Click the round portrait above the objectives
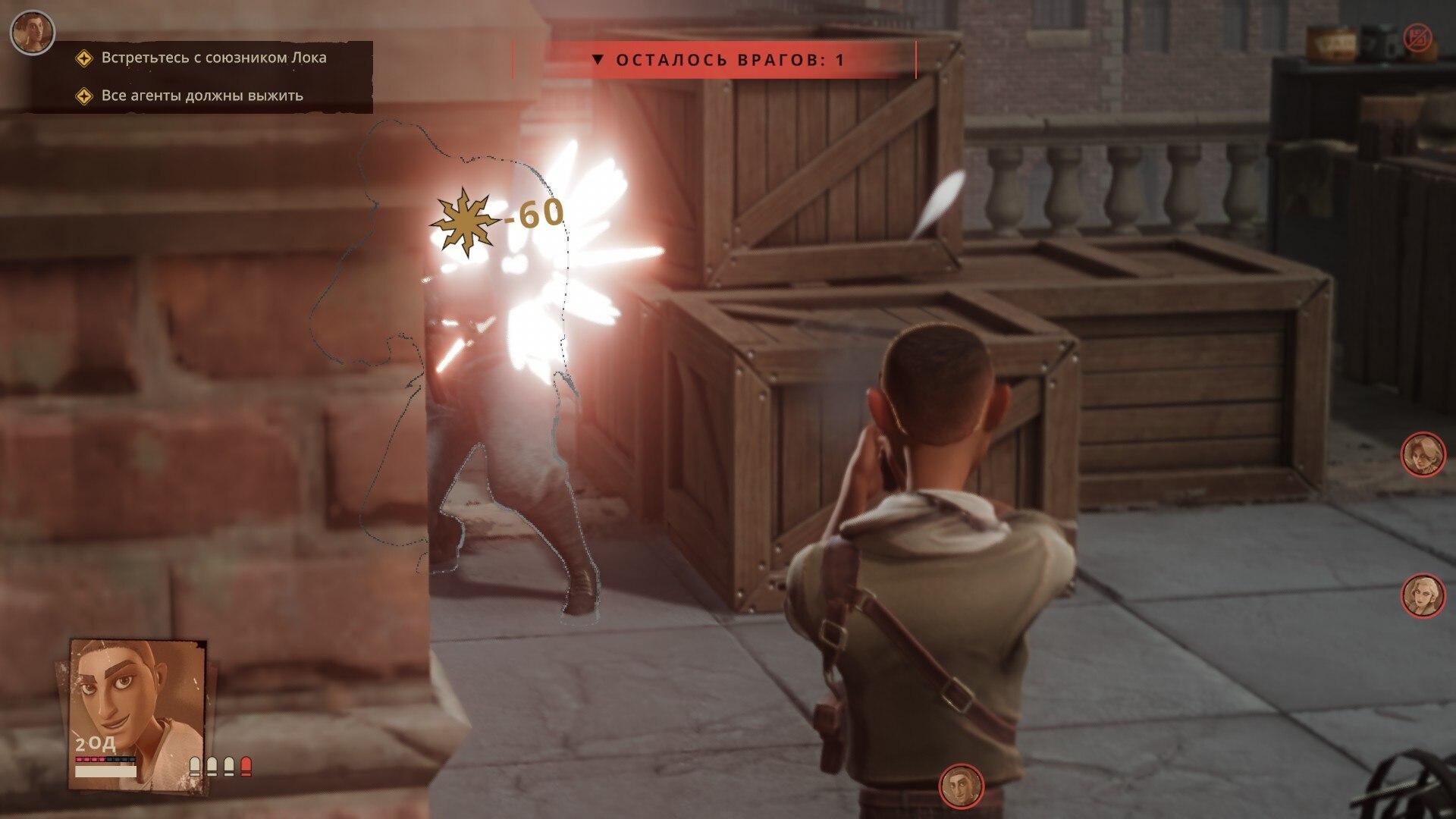 33,31
